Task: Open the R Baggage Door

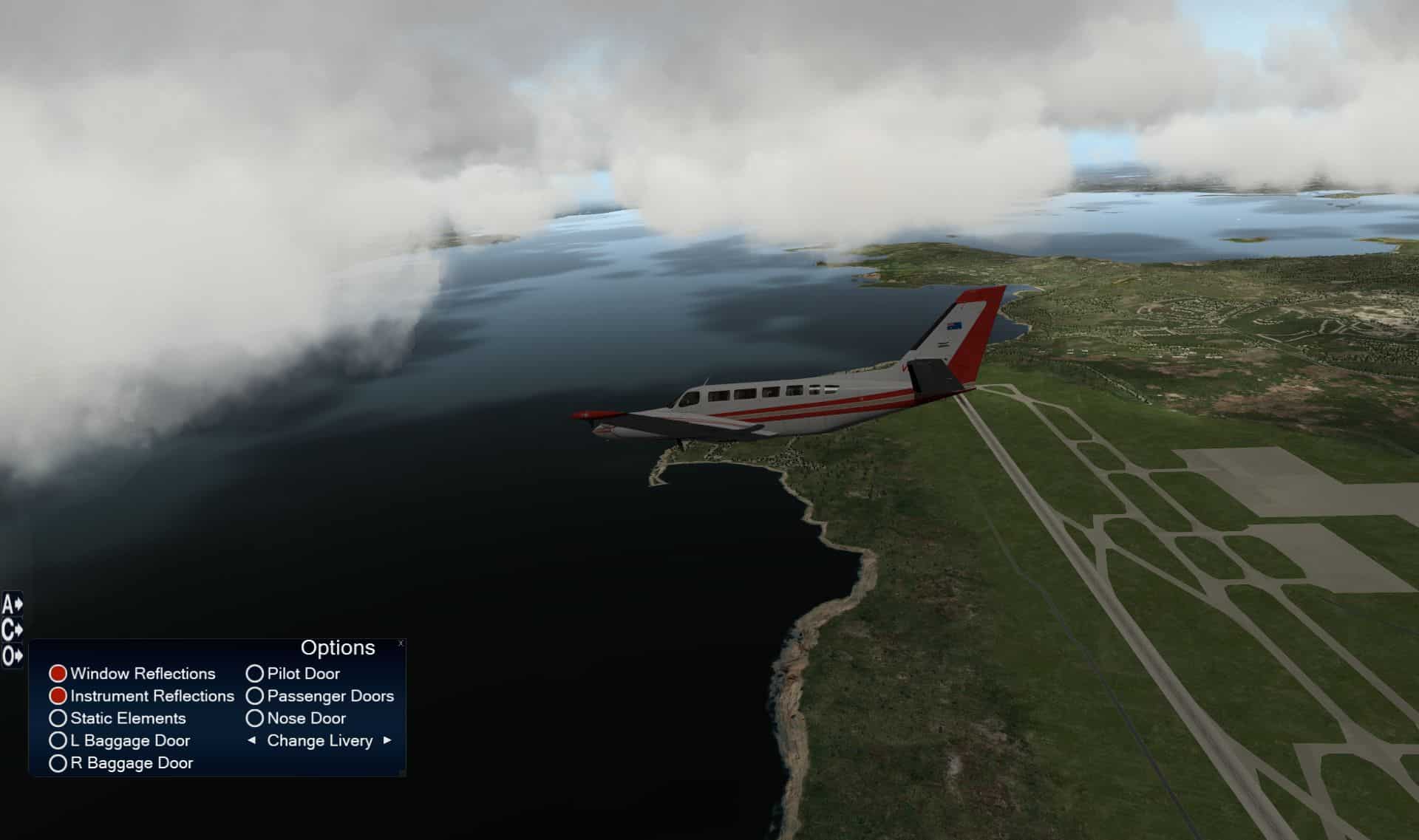Action: click(x=58, y=763)
